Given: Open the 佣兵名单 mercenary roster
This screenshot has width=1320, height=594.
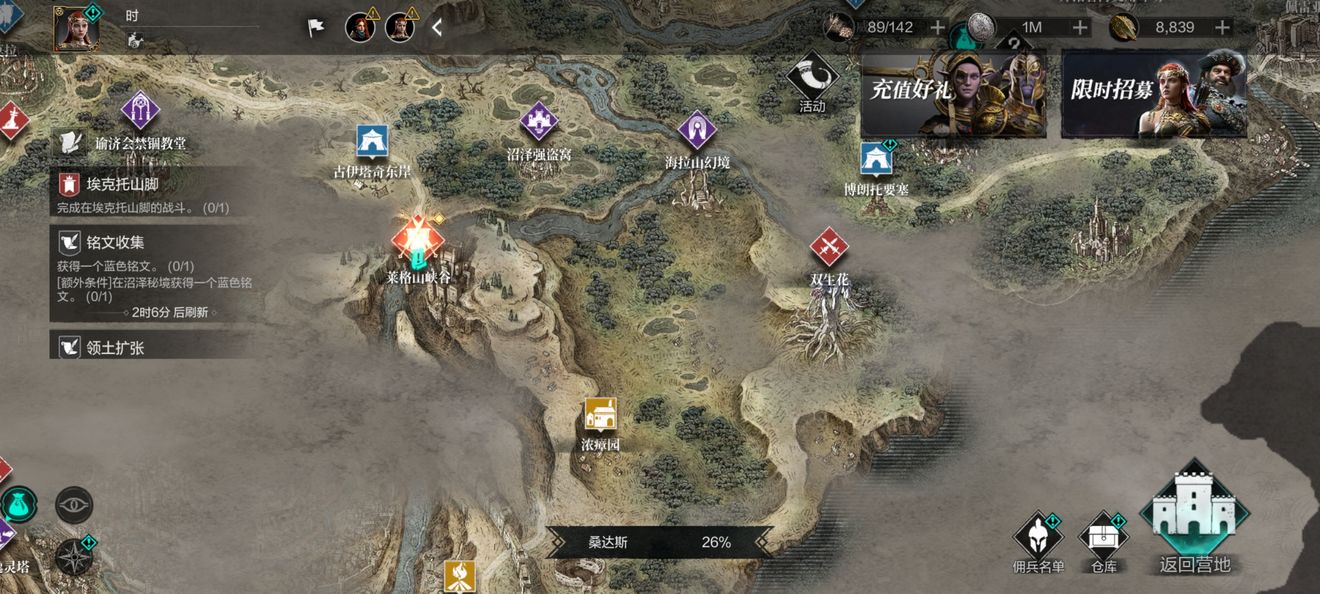Looking at the screenshot, I should [x=1038, y=538].
